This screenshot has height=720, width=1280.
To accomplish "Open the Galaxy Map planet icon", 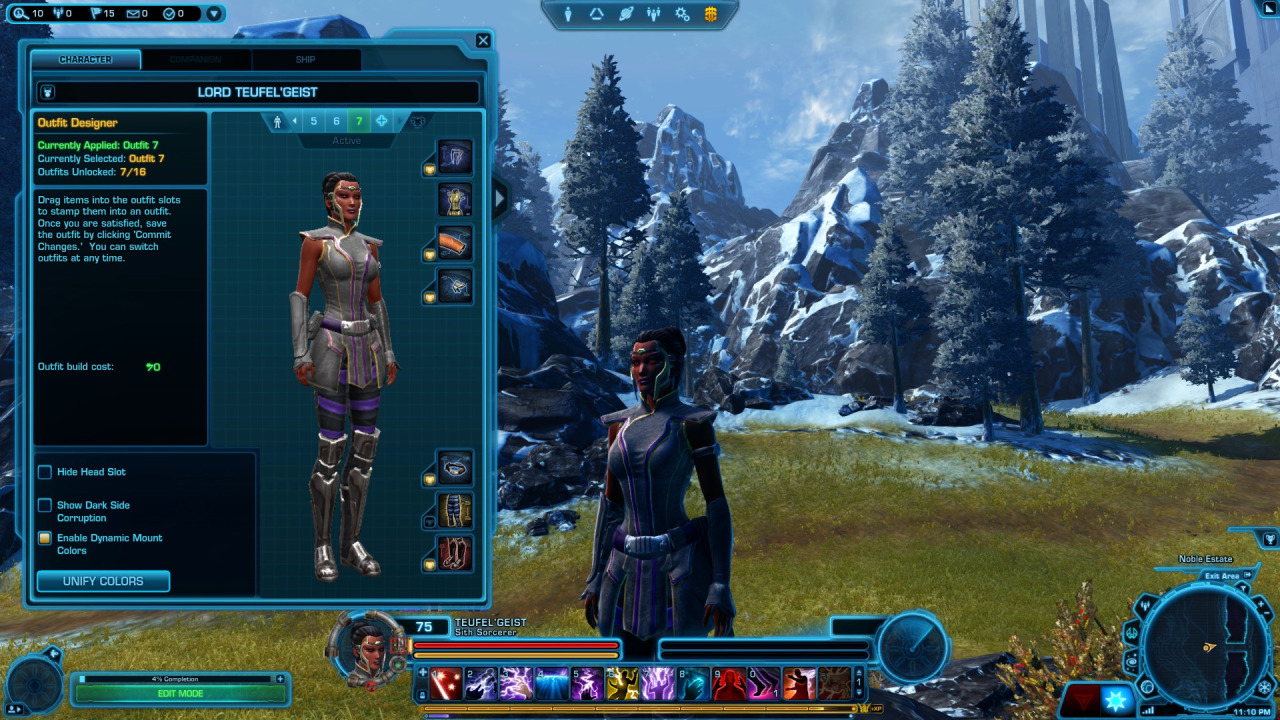I will click(627, 14).
